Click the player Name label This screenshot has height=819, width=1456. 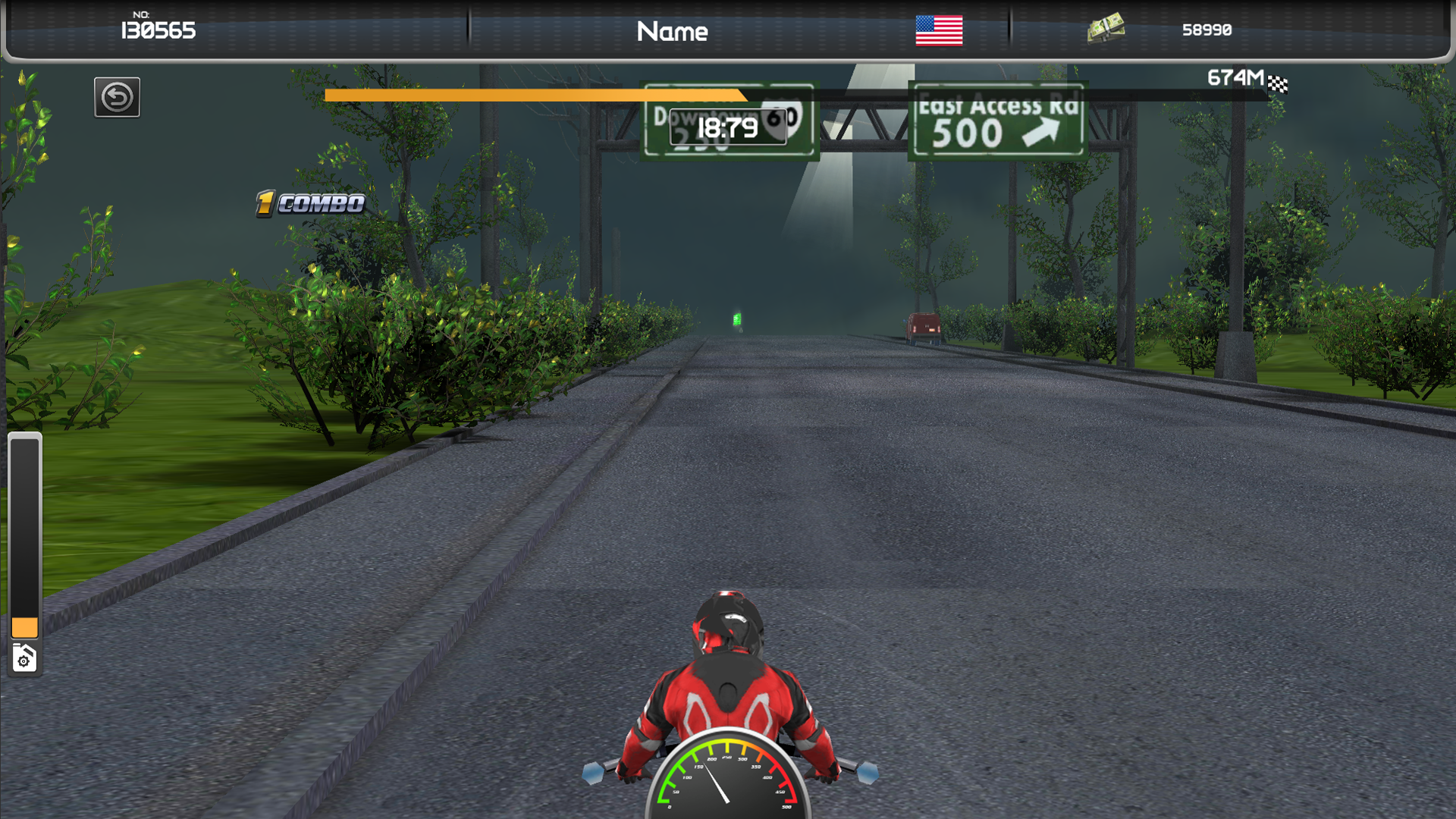click(672, 32)
